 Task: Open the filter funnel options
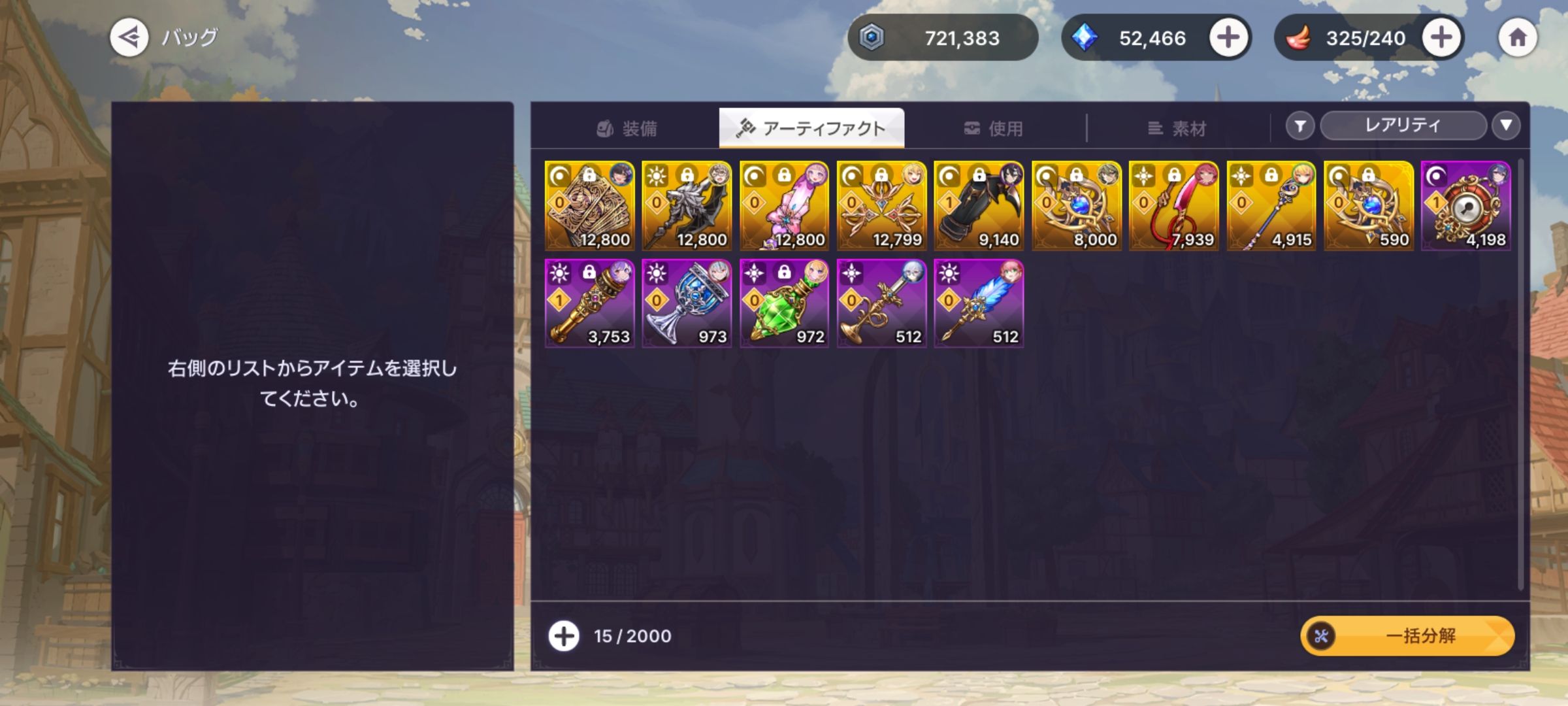pyautogui.click(x=1300, y=126)
